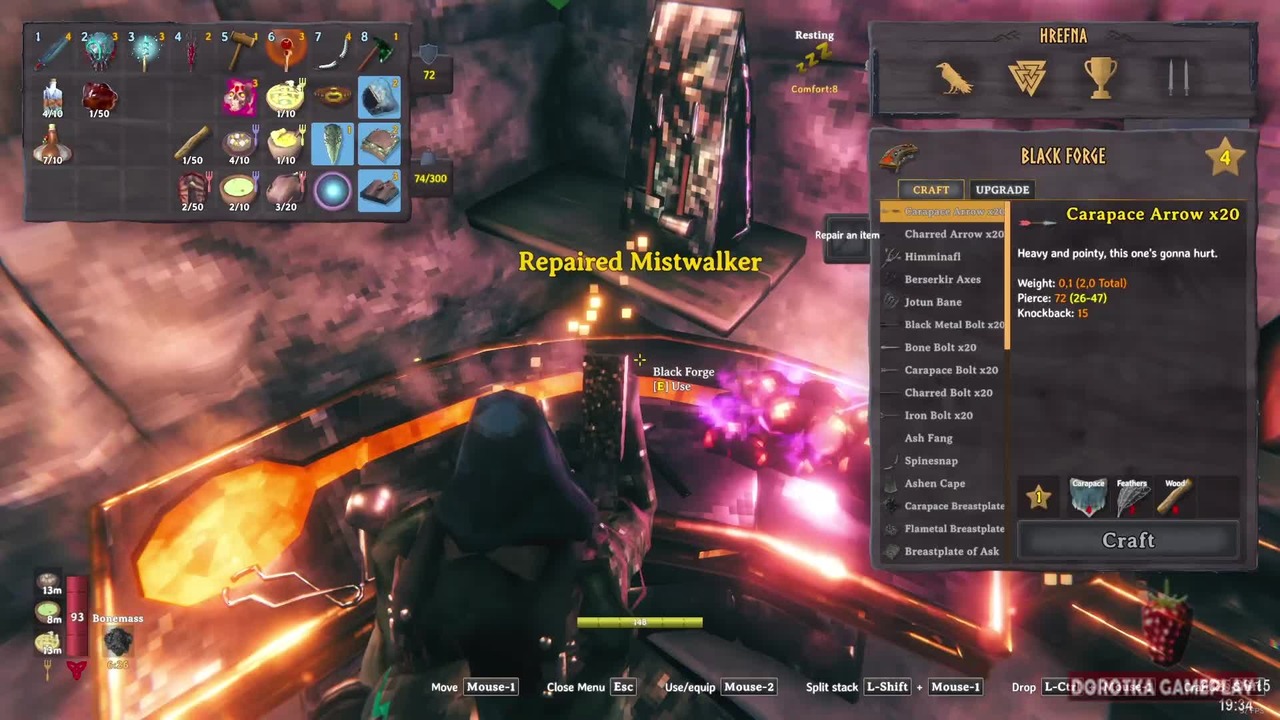Choose the Ash Fang recipe

(x=928, y=438)
